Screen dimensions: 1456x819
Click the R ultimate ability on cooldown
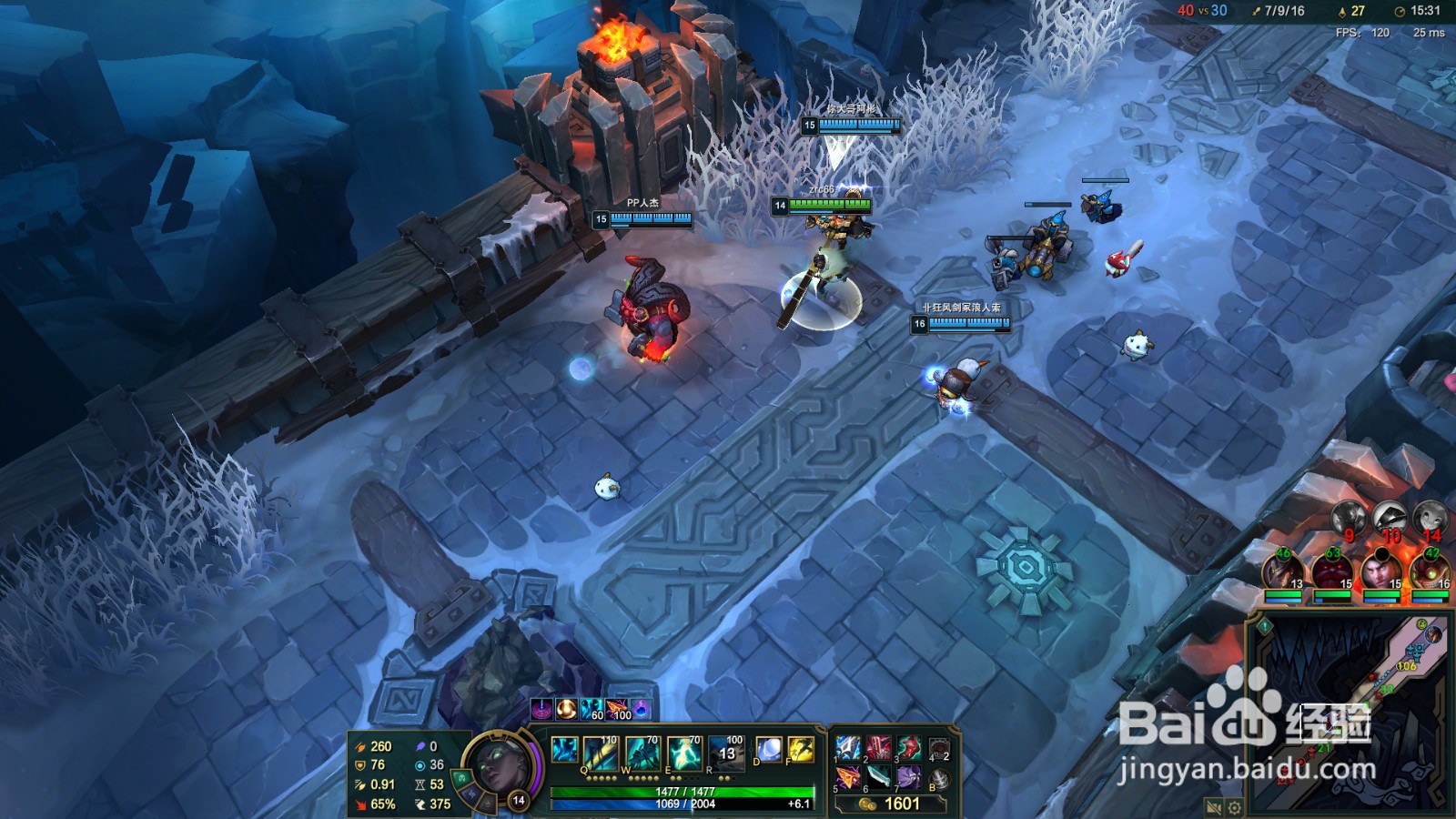click(725, 753)
